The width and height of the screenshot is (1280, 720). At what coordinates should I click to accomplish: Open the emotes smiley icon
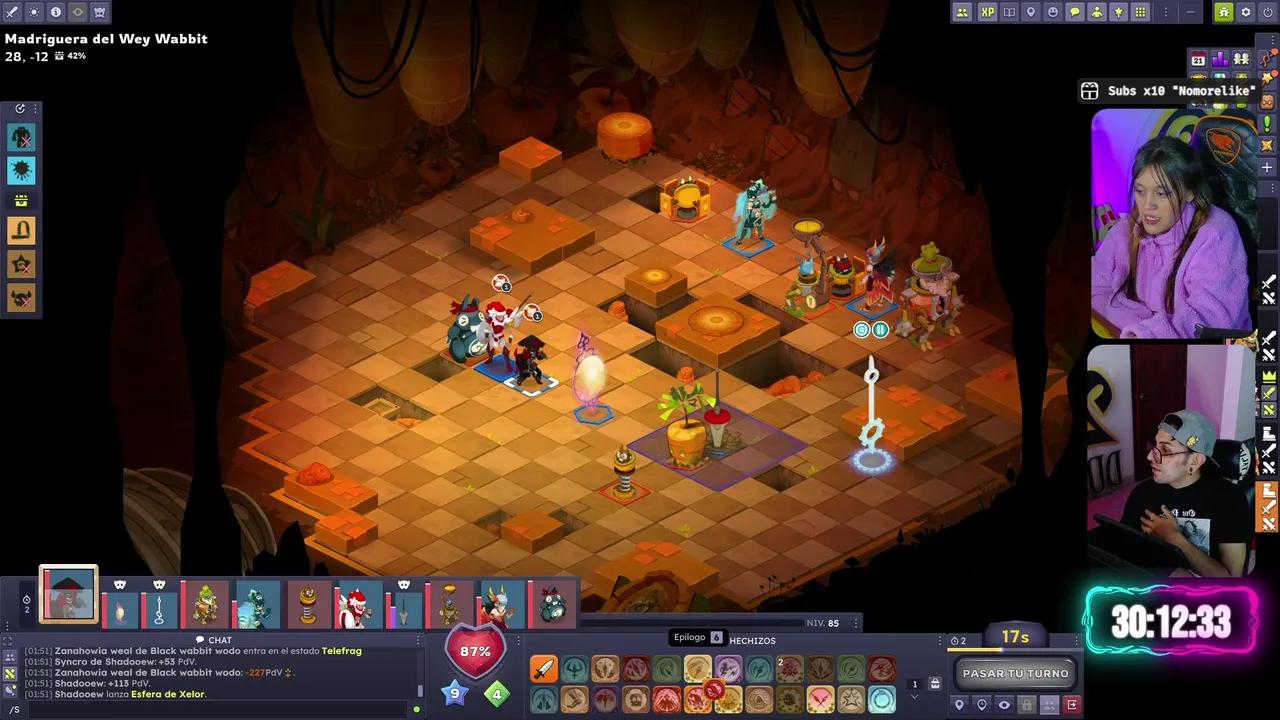coord(1053,12)
